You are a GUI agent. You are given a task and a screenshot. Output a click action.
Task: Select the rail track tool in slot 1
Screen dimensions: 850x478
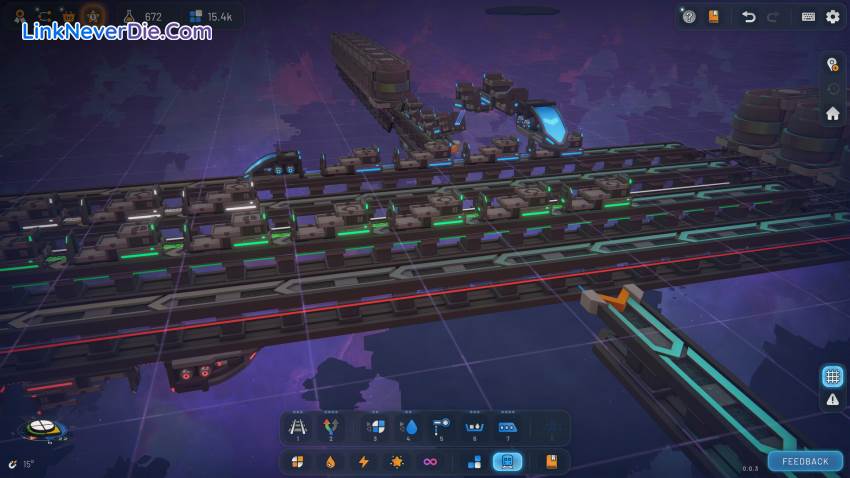[x=297, y=428]
